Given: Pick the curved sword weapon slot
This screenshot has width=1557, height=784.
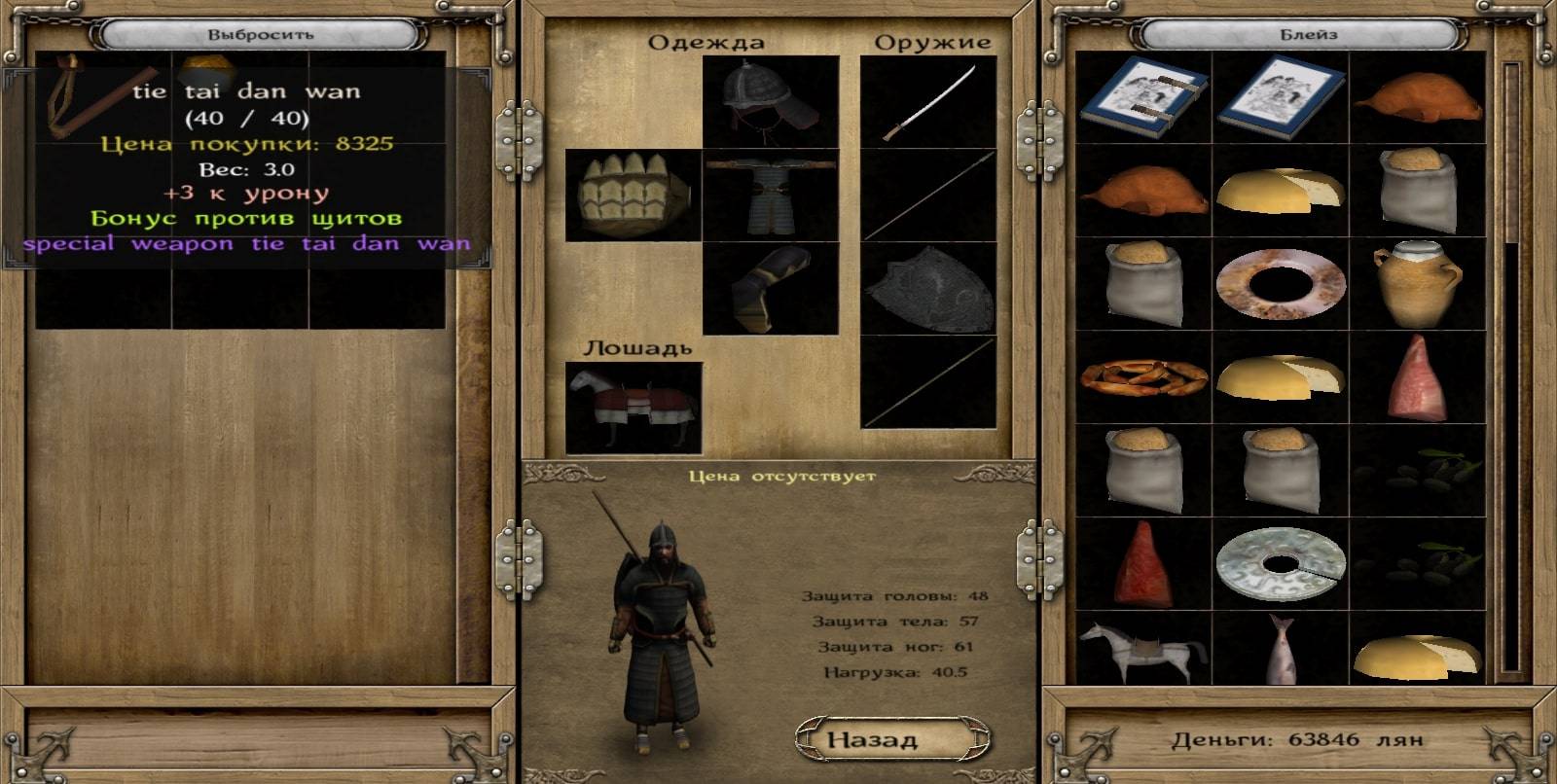Looking at the screenshot, I should (928, 100).
